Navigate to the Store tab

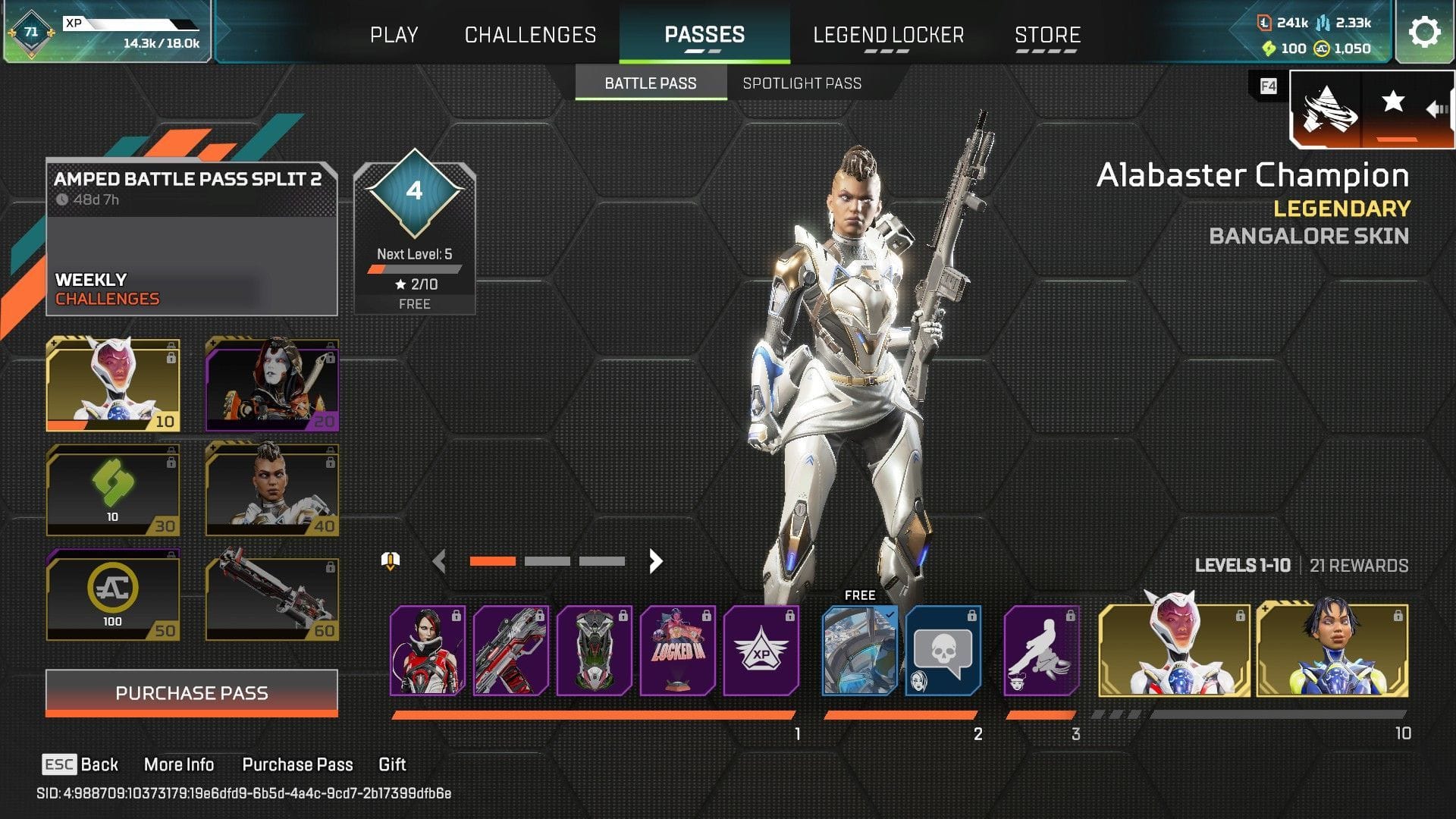tap(1048, 35)
